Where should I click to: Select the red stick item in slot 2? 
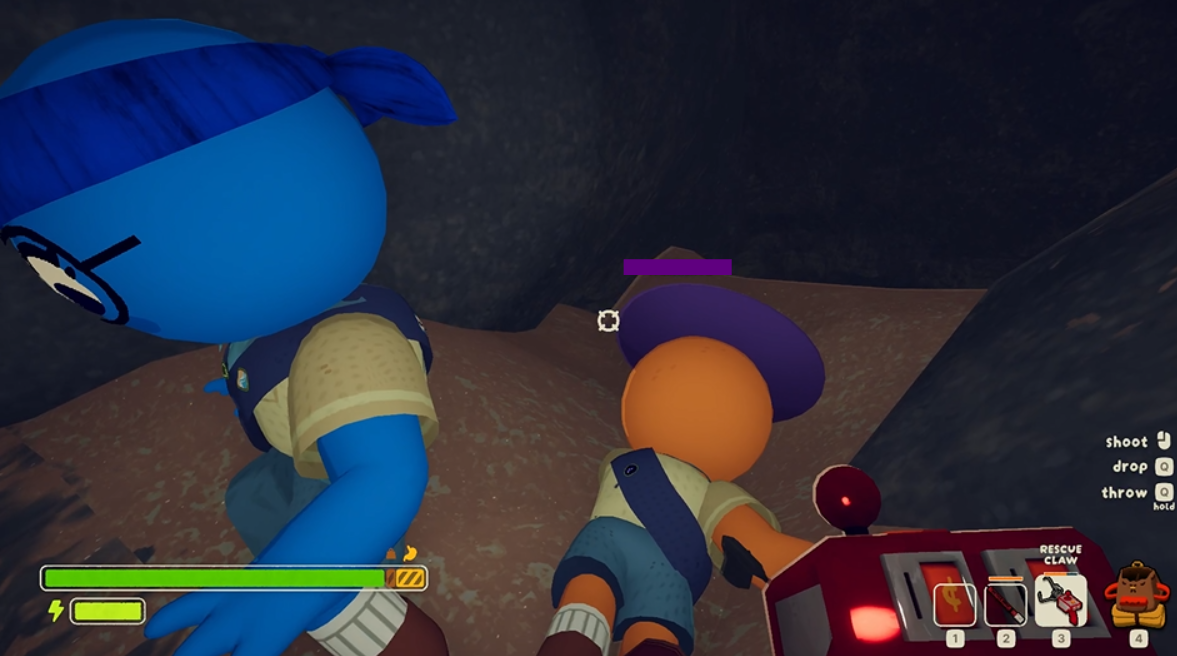[x=1005, y=604]
